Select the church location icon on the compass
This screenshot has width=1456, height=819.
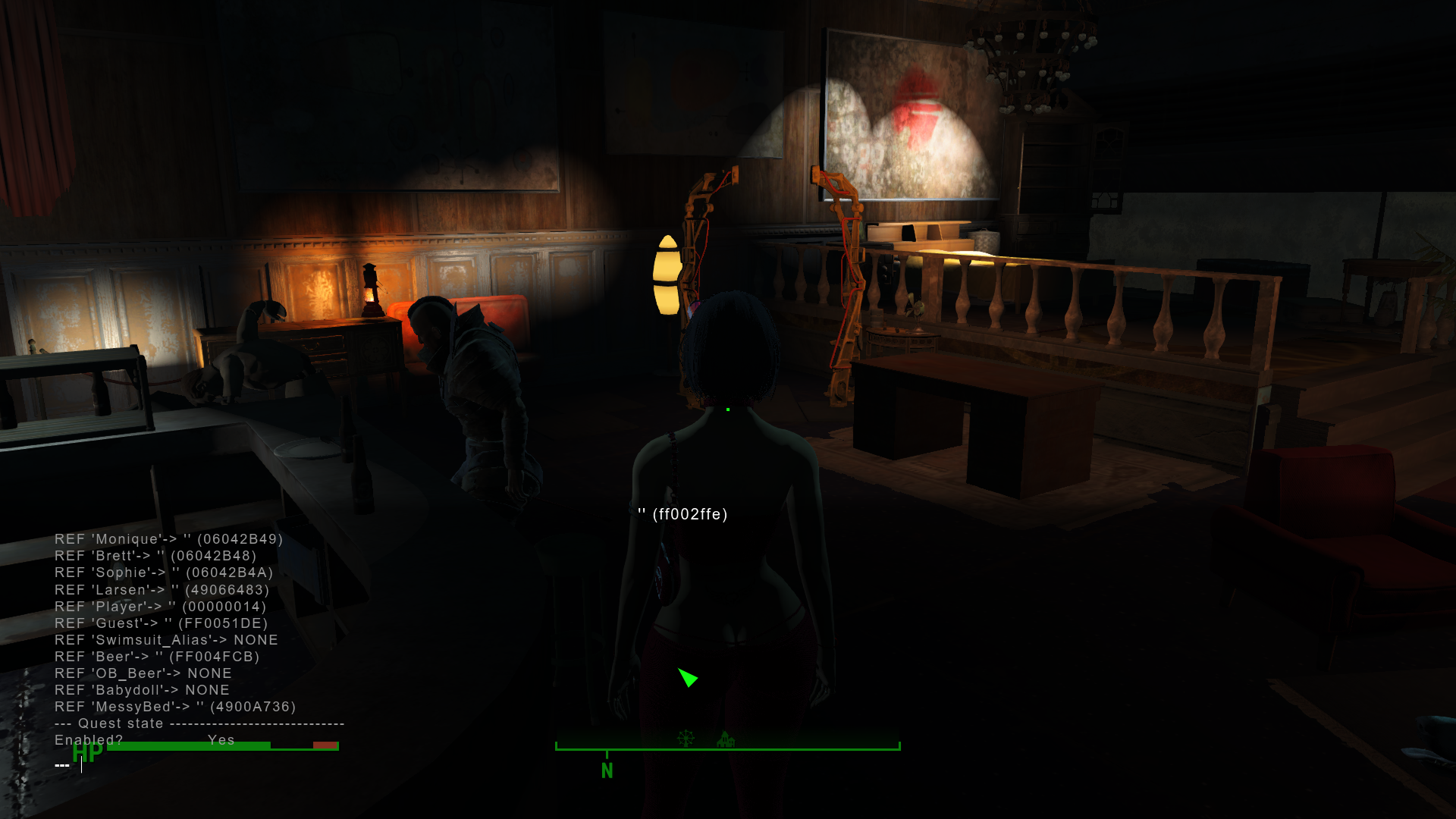[x=726, y=737]
